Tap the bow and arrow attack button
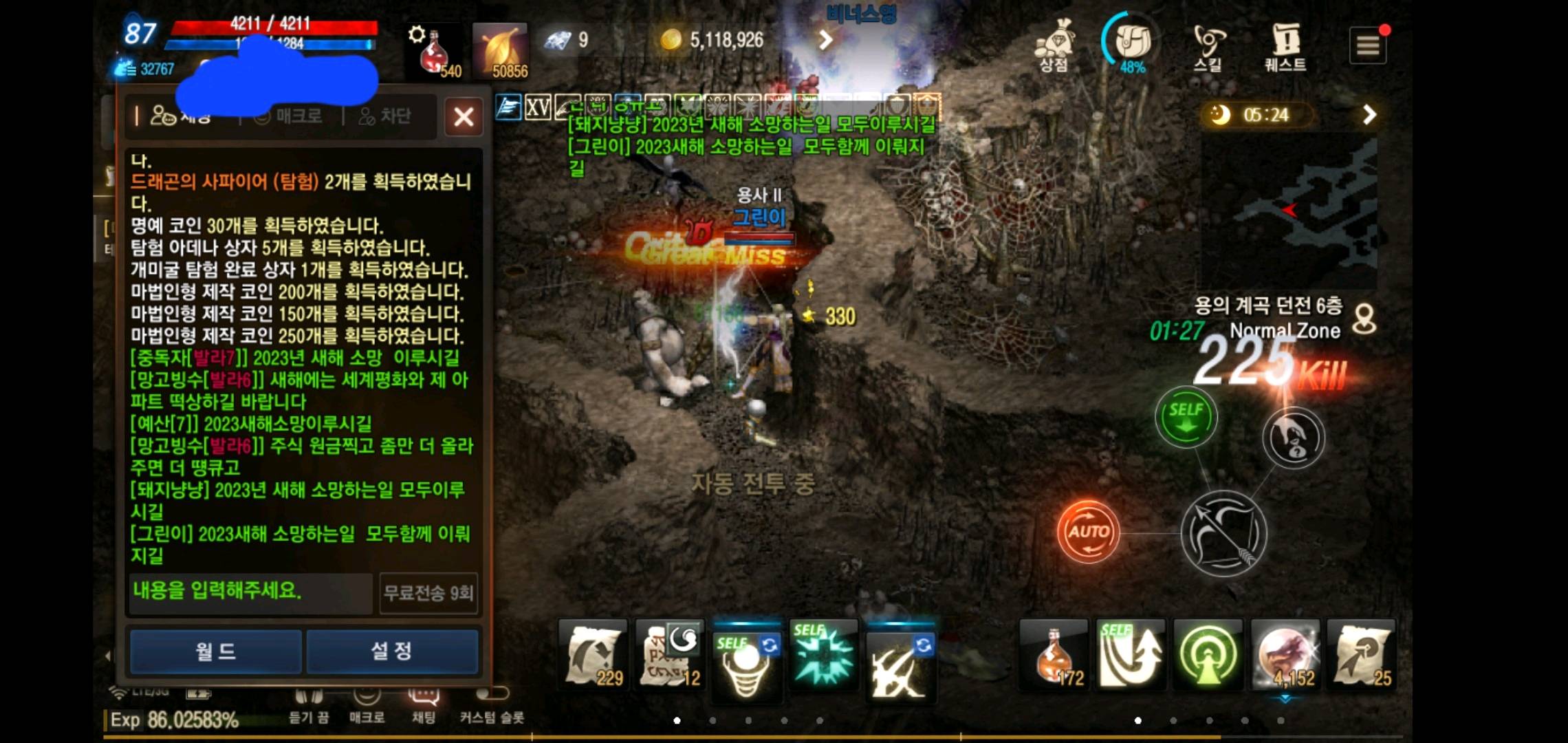Viewport: 1568px width, 743px height. pos(1224,533)
